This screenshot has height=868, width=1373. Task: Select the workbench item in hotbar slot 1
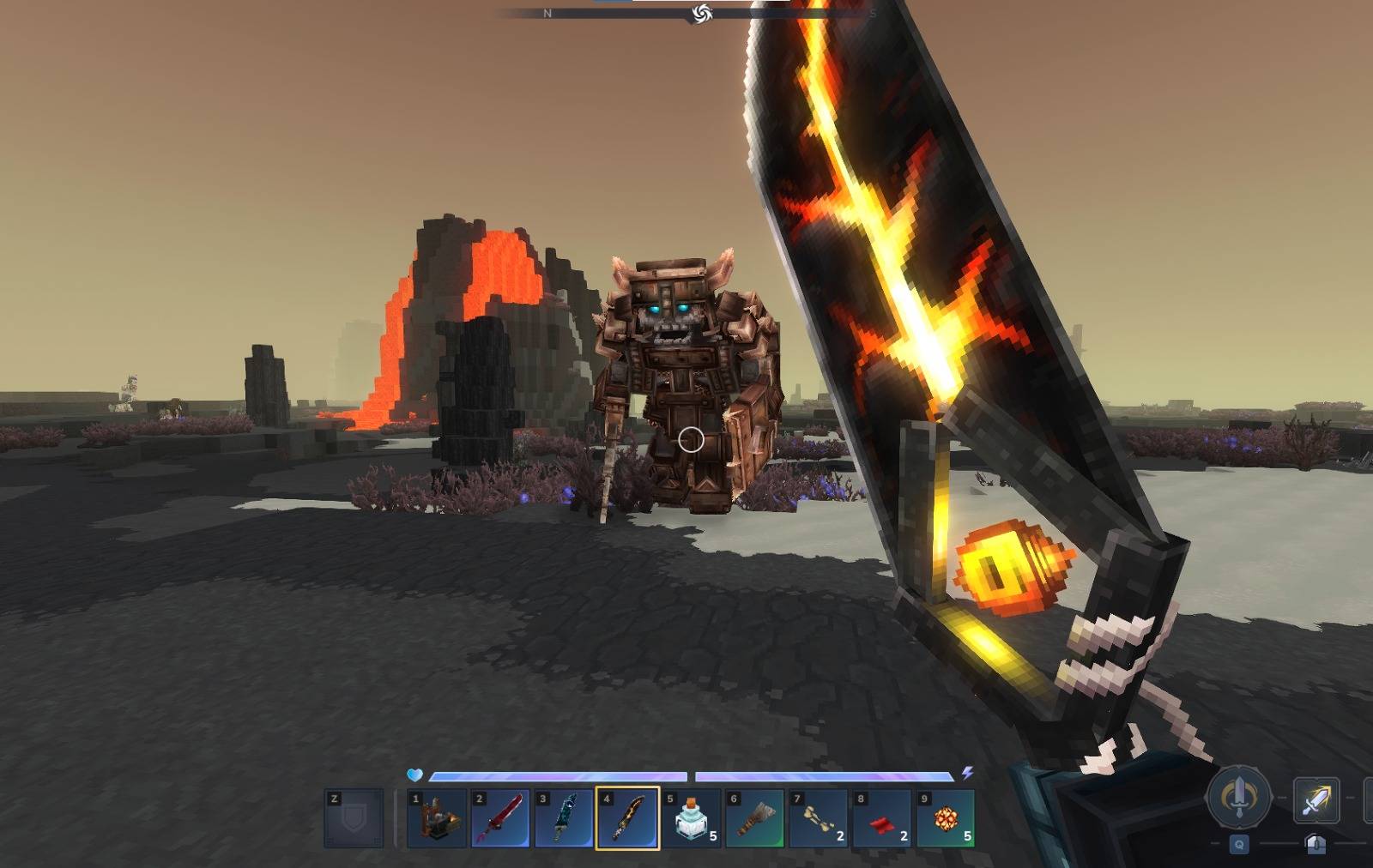click(x=438, y=818)
